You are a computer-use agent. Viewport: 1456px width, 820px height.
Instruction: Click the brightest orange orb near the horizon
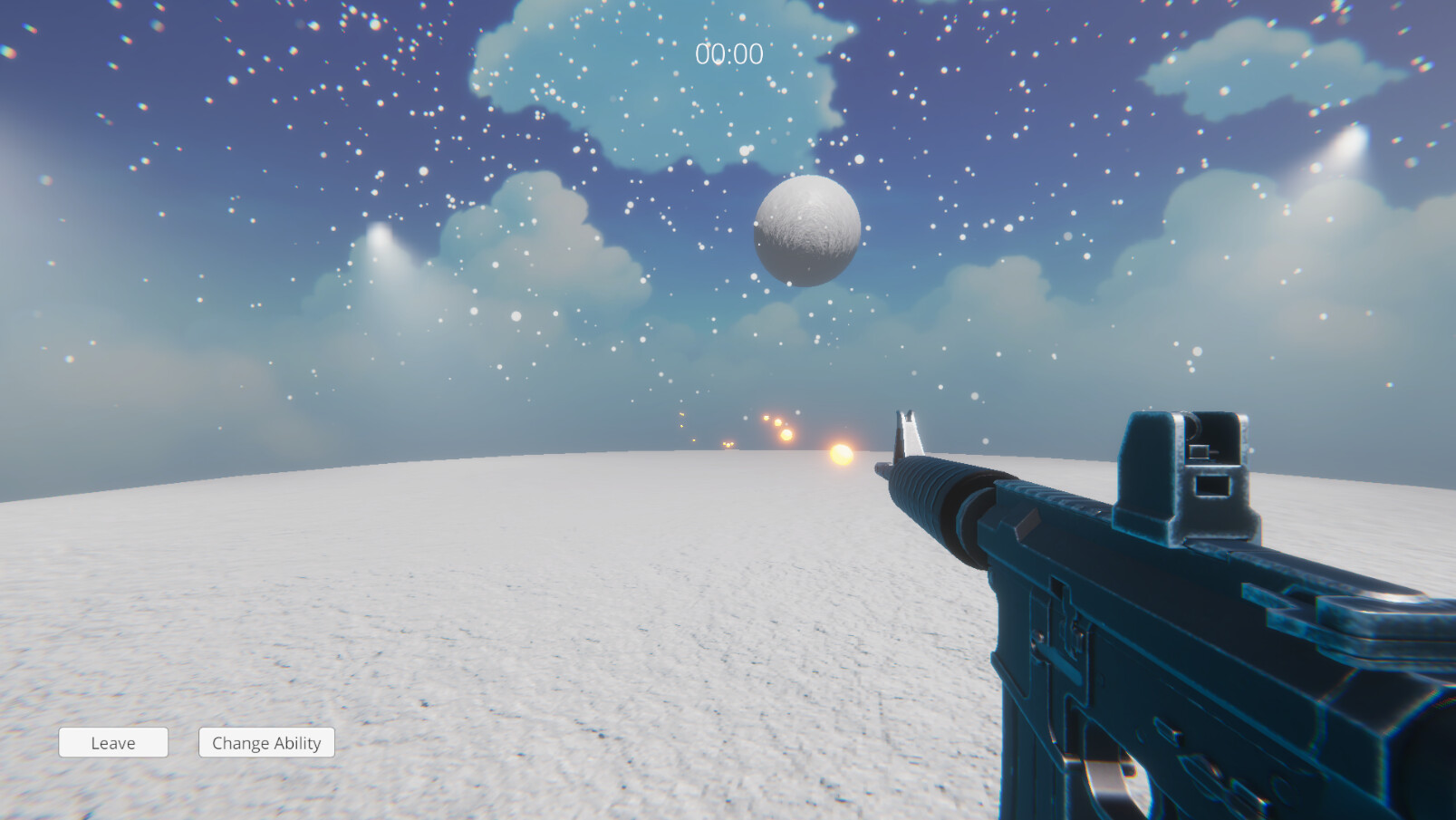tap(841, 453)
